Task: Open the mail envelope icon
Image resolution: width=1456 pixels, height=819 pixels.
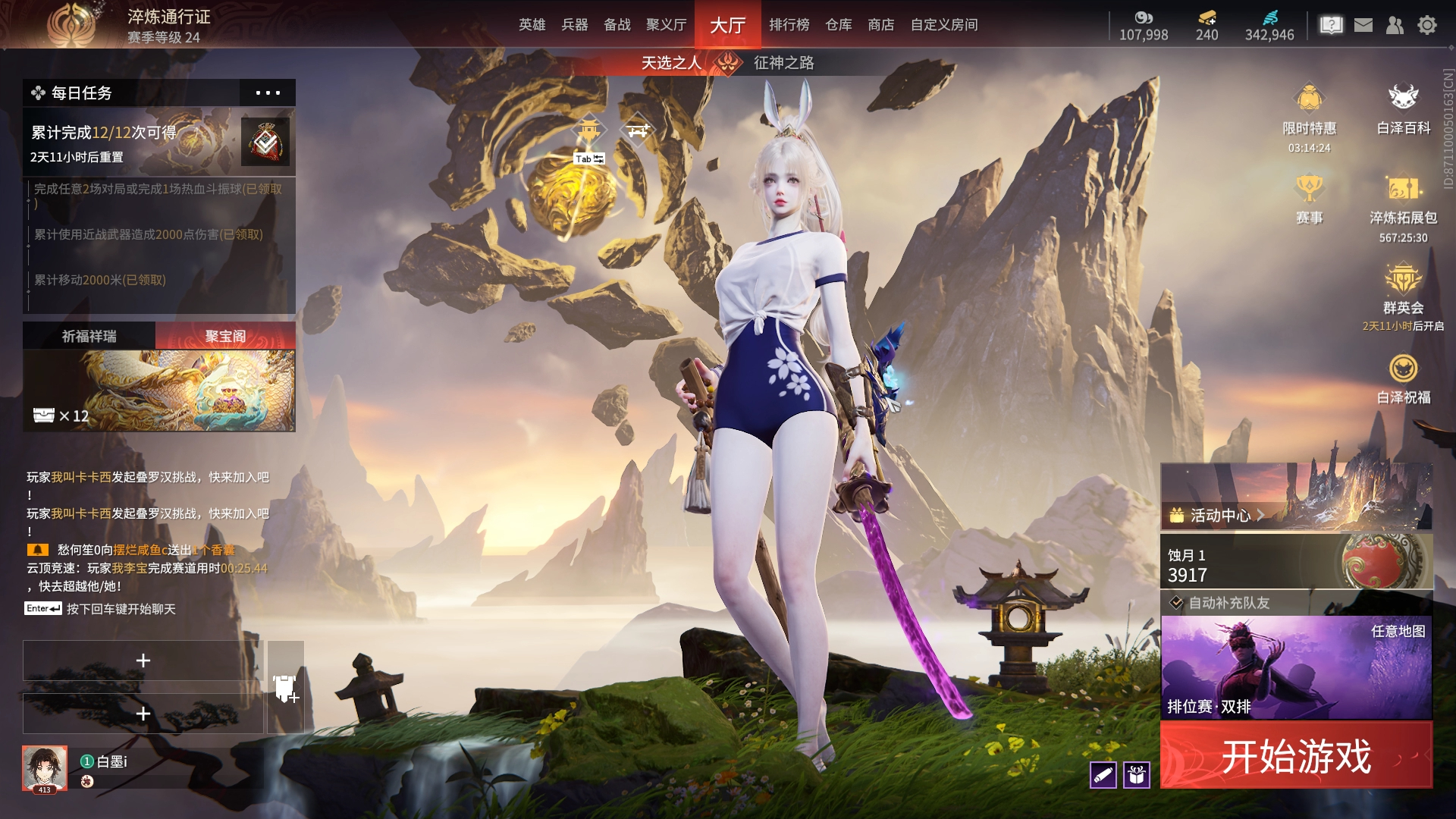Action: (x=1363, y=25)
